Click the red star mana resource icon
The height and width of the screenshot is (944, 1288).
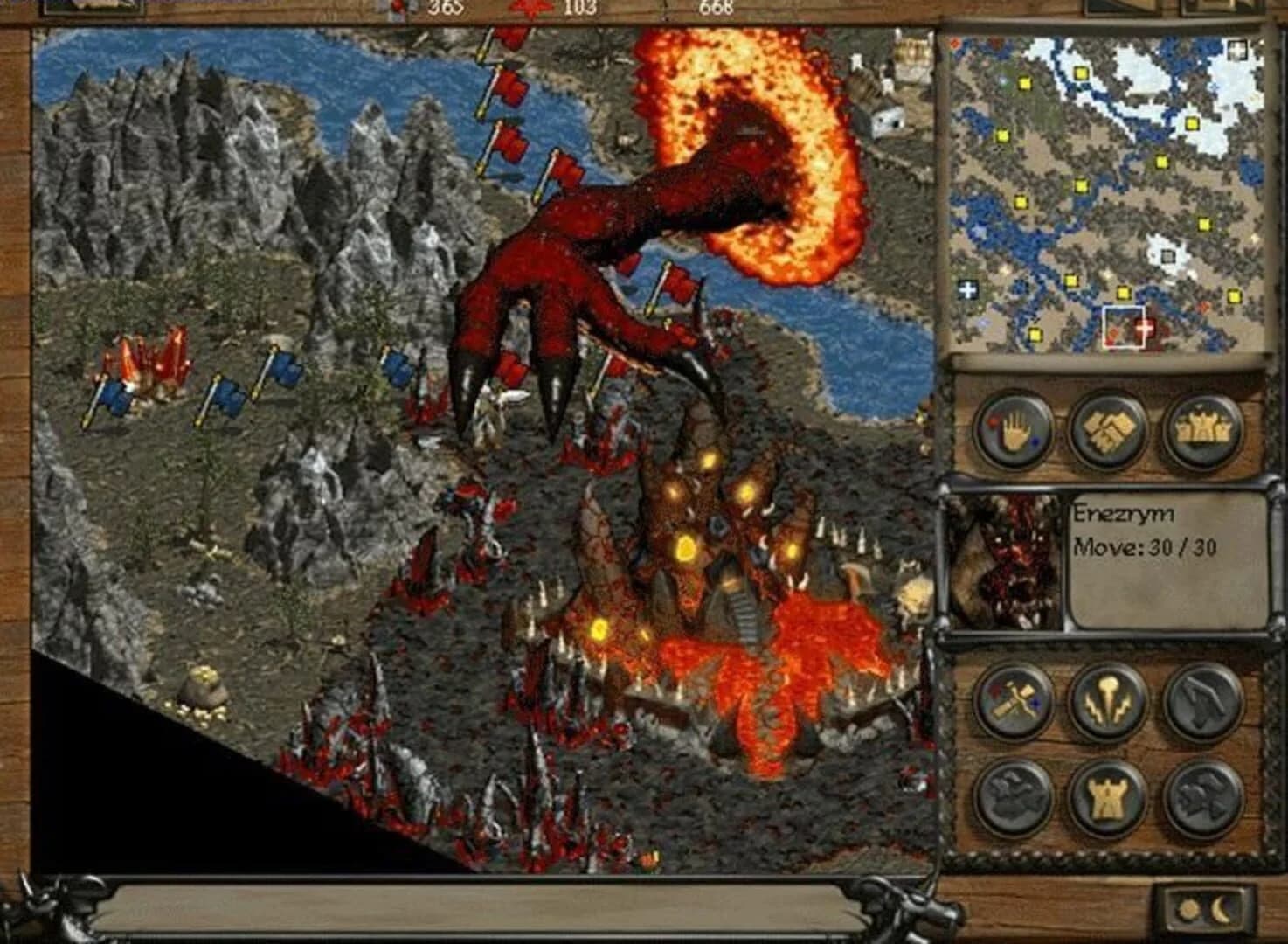(531, 8)
